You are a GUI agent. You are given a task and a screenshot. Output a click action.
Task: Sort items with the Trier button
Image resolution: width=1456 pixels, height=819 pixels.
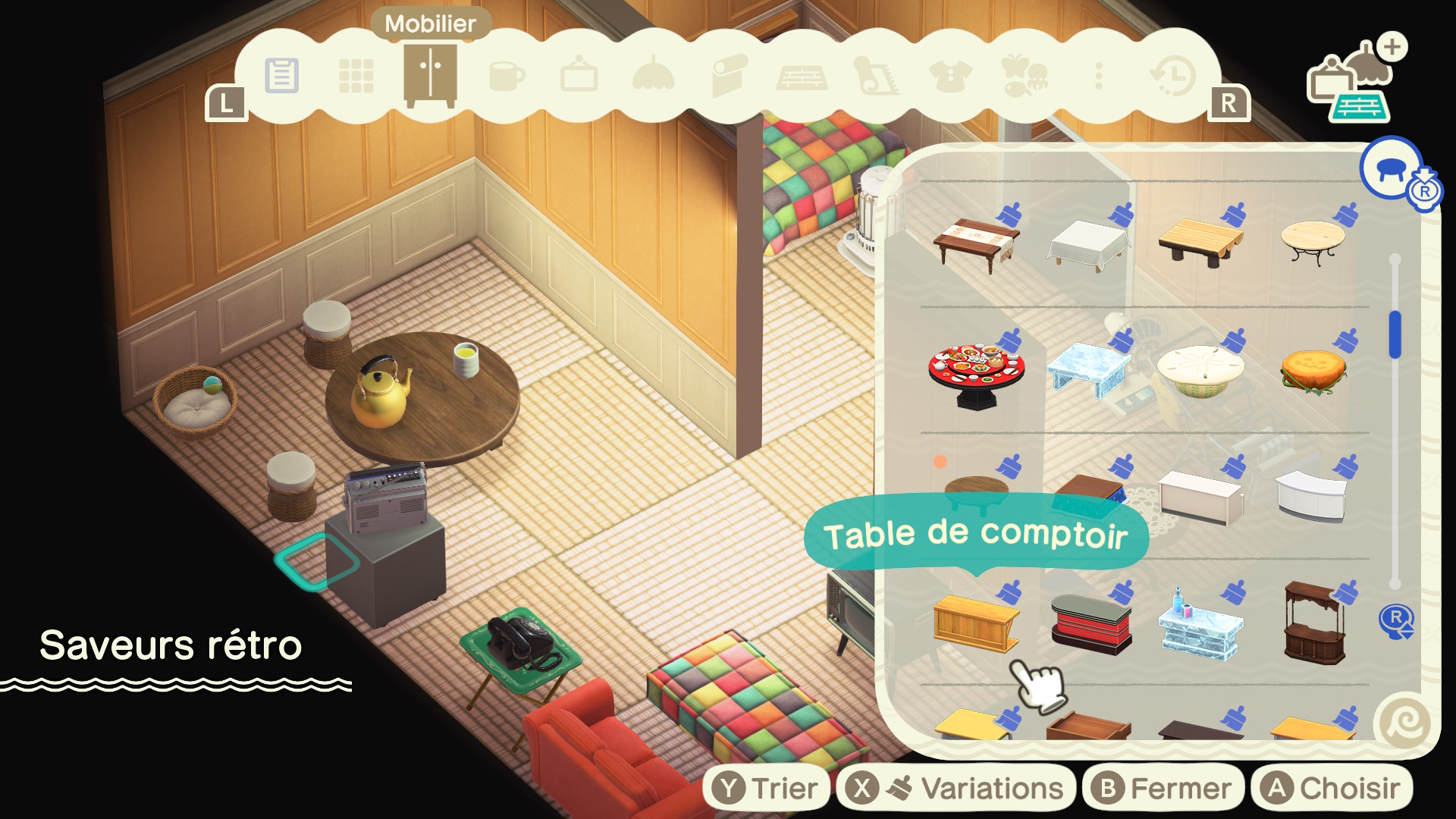[767, 789]
